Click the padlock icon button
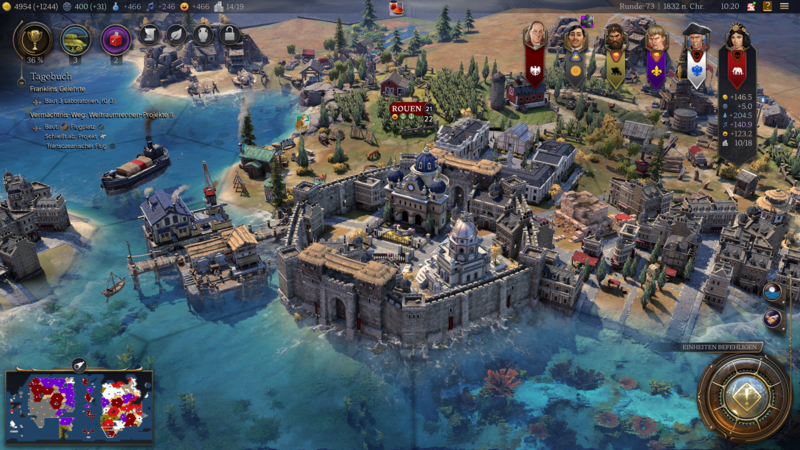The image size is (800, 450). 230,35
